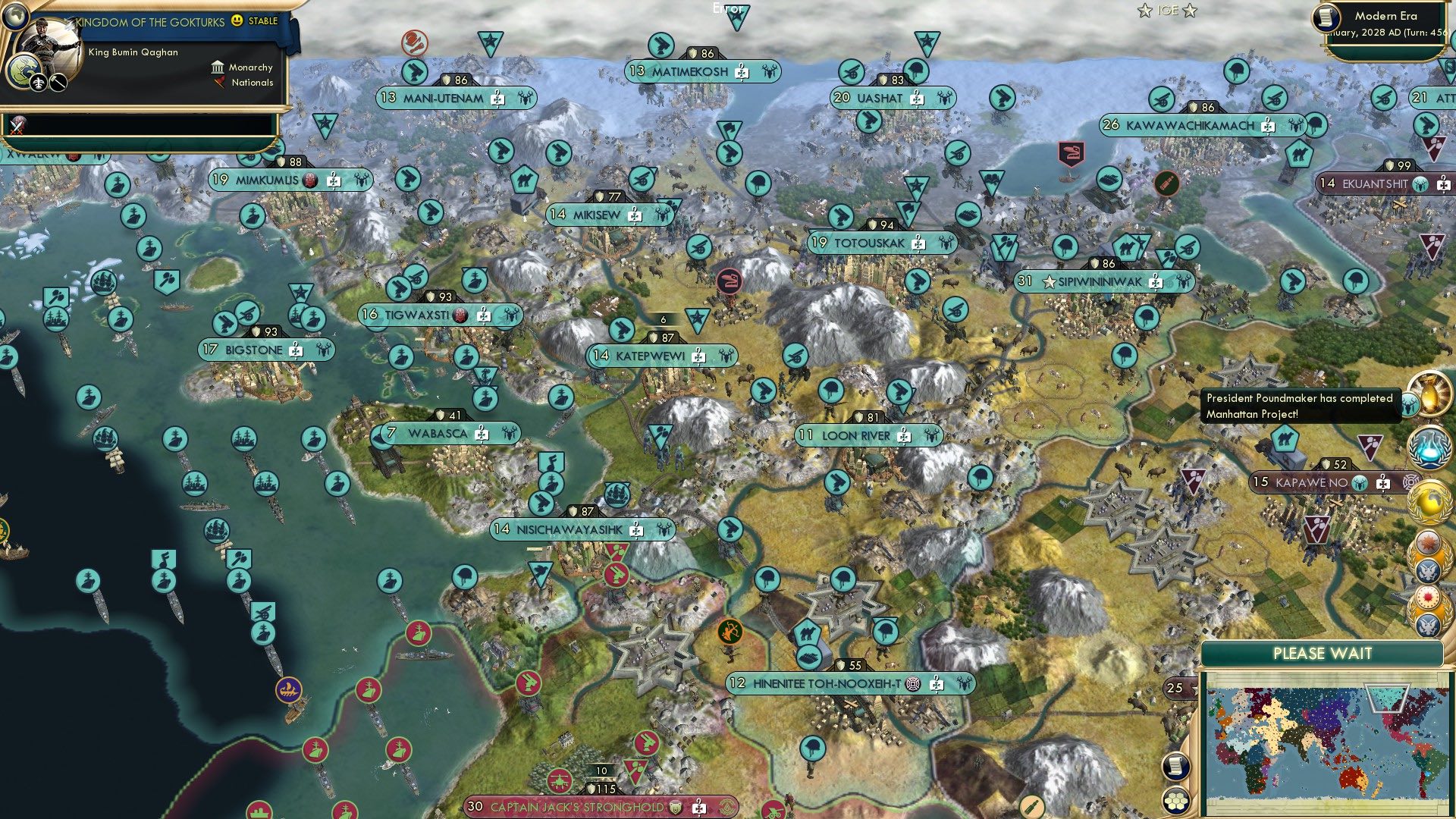
Task: Open the Captain Jack's Stronghold city banner
Action: tap(576, 807)
